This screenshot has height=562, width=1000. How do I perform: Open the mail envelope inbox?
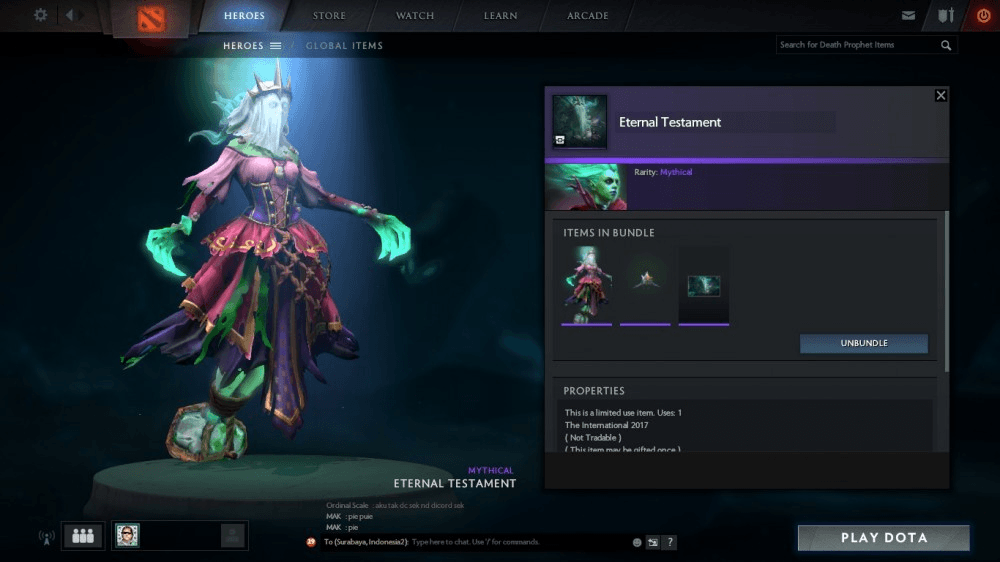908,16
